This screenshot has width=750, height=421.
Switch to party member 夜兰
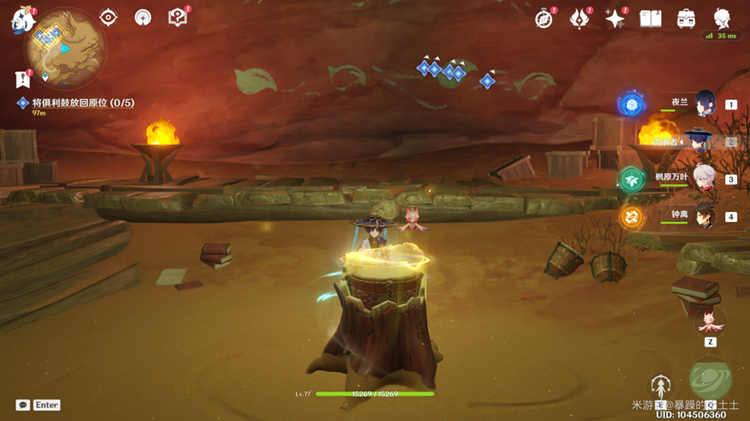coord(704,103)
